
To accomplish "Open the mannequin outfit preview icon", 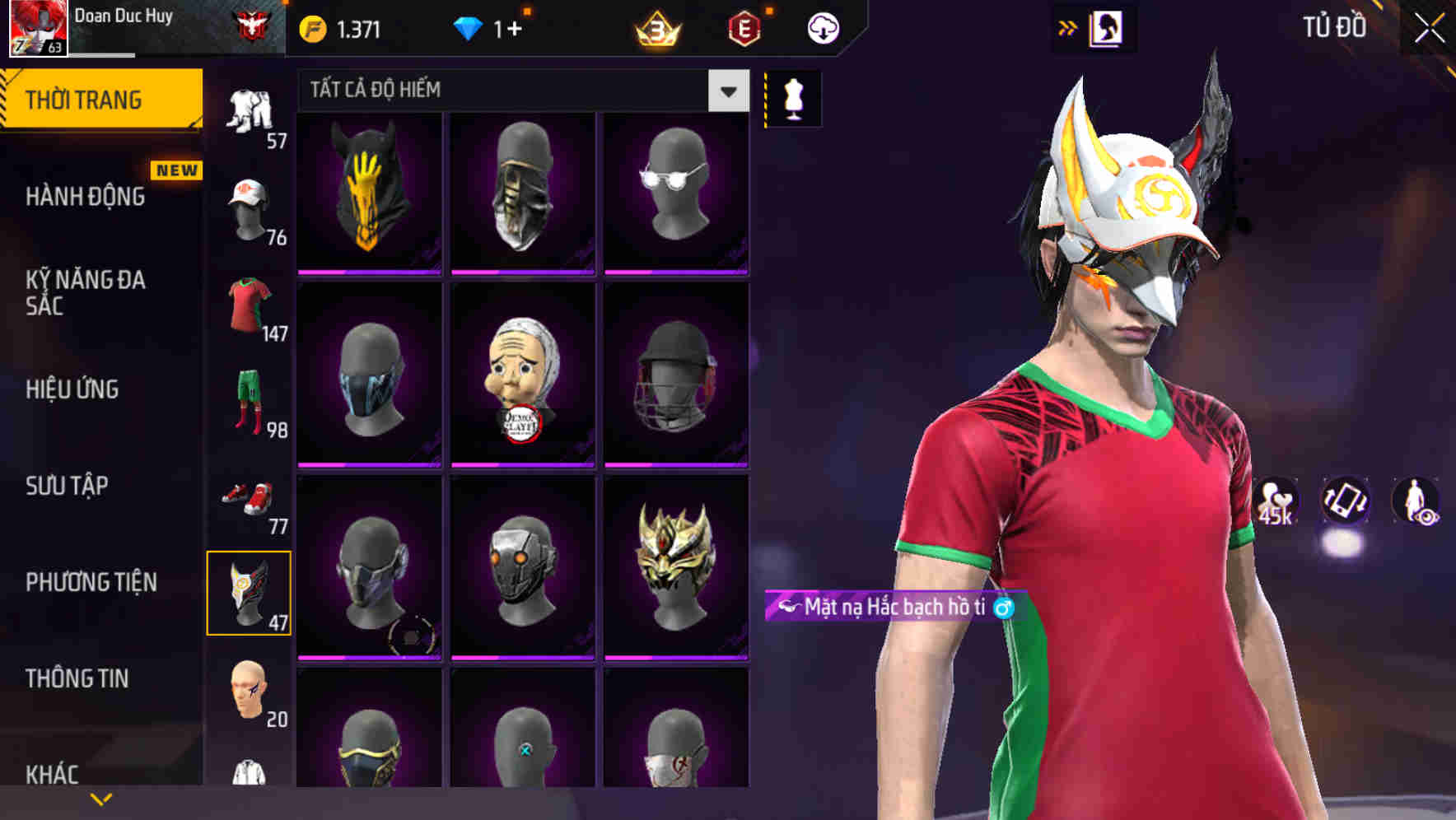I will [x=793, y=97].
